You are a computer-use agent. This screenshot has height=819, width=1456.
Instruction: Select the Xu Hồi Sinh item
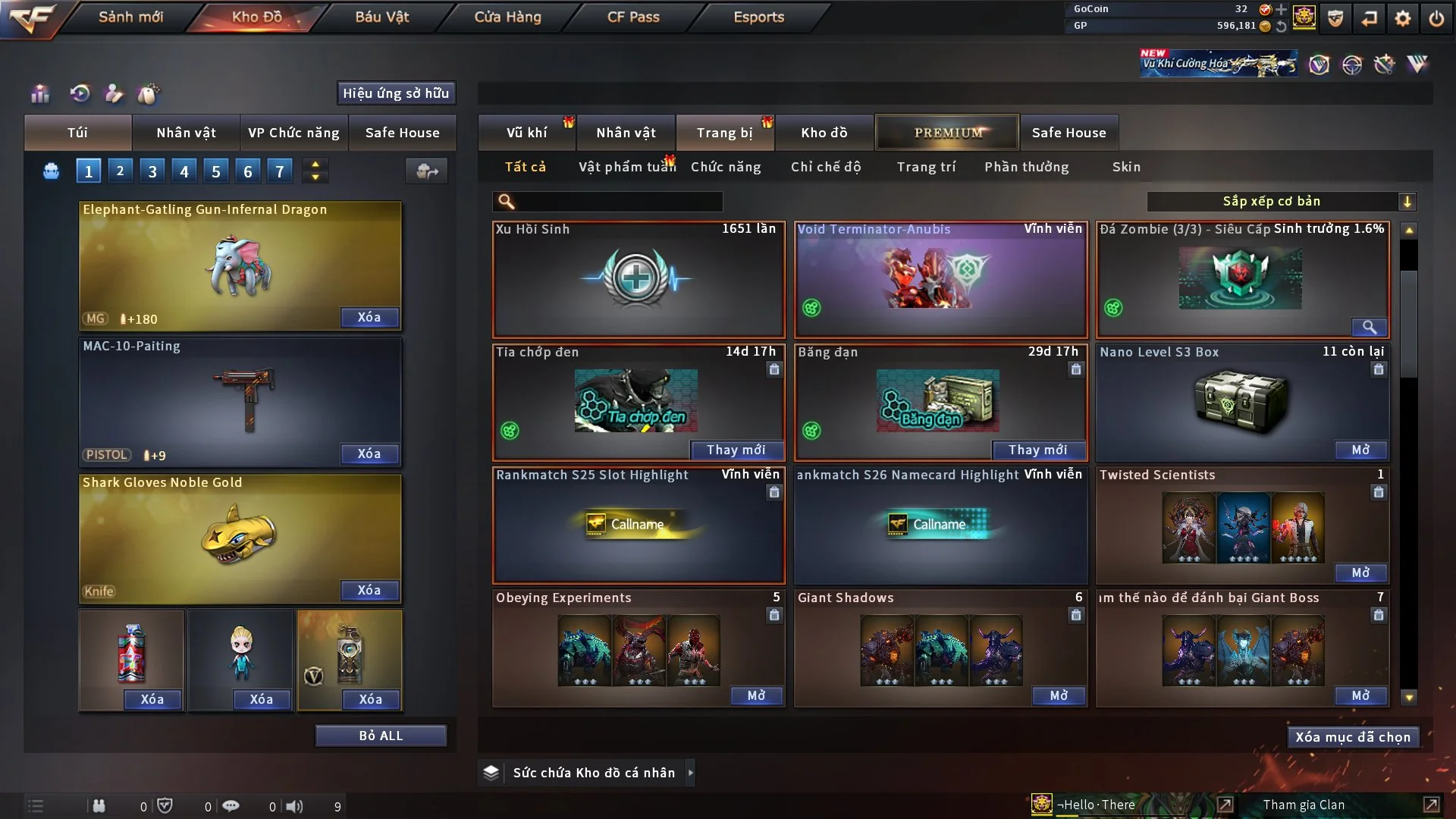(x=638, y=279)
